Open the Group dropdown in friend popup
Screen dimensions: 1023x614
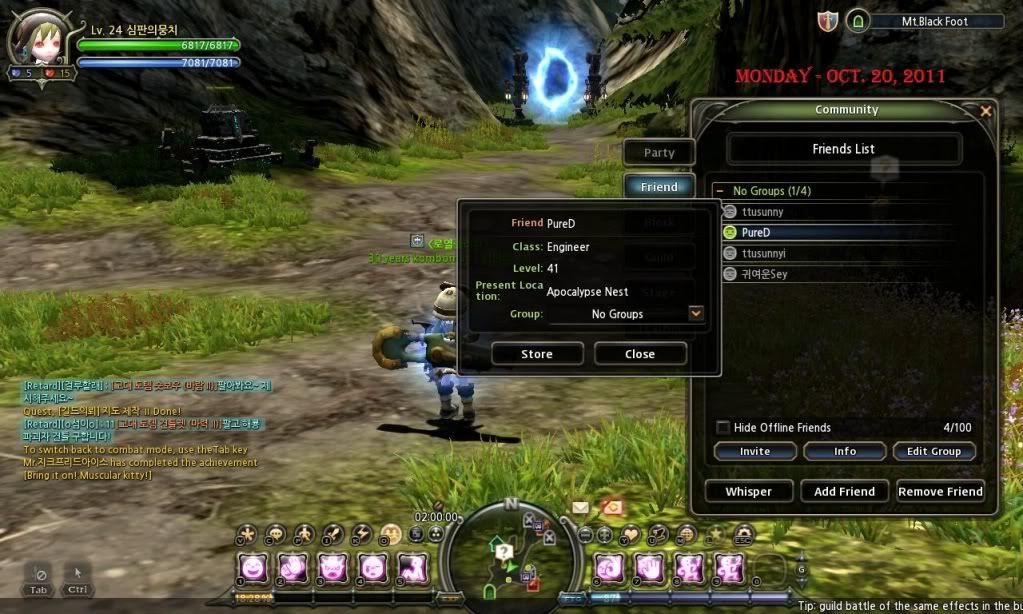pyautogui.click(x=696, y=314)
